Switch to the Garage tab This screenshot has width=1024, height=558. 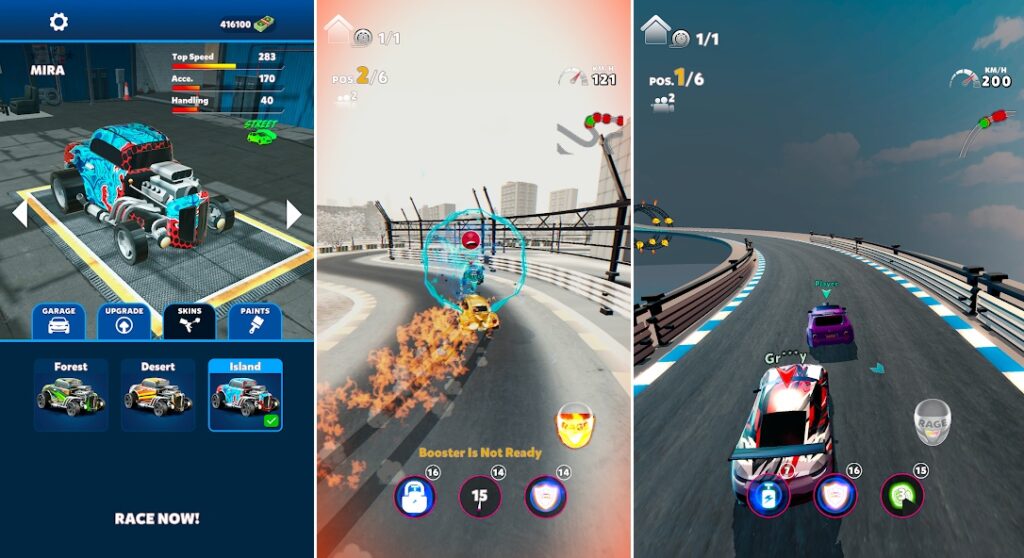click(x=58, y=321)
